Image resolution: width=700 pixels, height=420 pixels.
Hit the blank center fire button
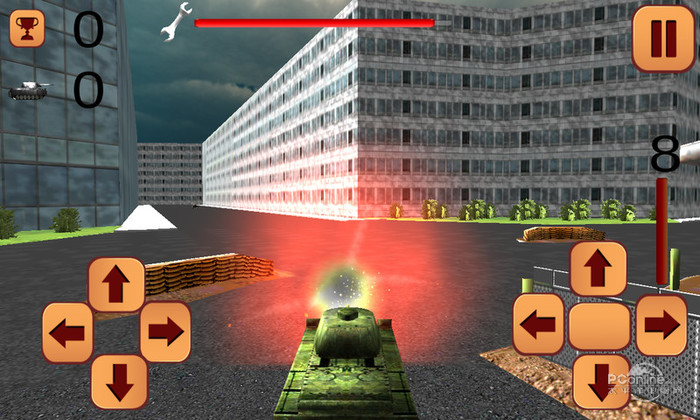coord(599,326)
